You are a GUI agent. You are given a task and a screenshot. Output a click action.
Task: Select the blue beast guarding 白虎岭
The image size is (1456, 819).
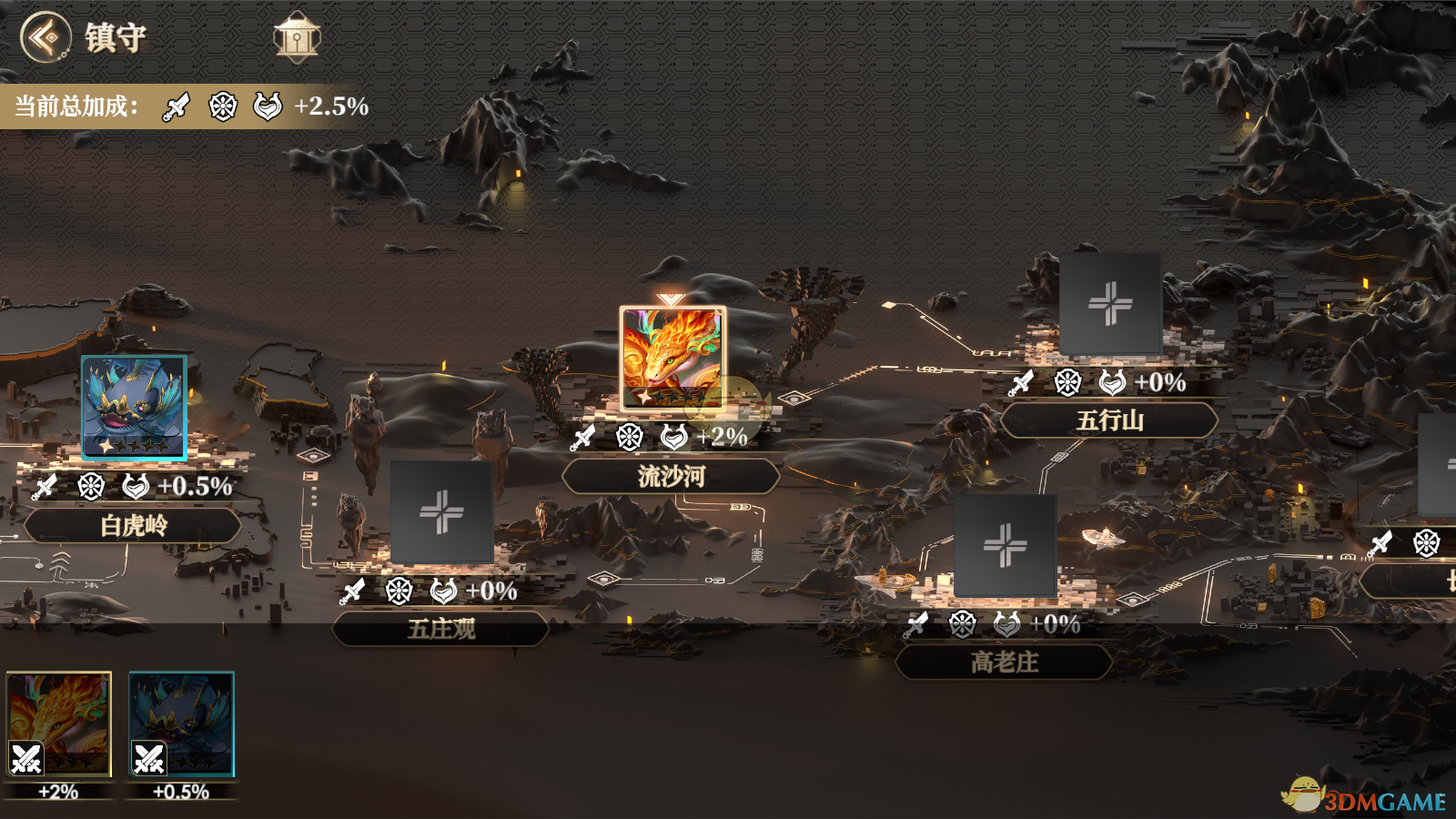click(x=134, y=406)
